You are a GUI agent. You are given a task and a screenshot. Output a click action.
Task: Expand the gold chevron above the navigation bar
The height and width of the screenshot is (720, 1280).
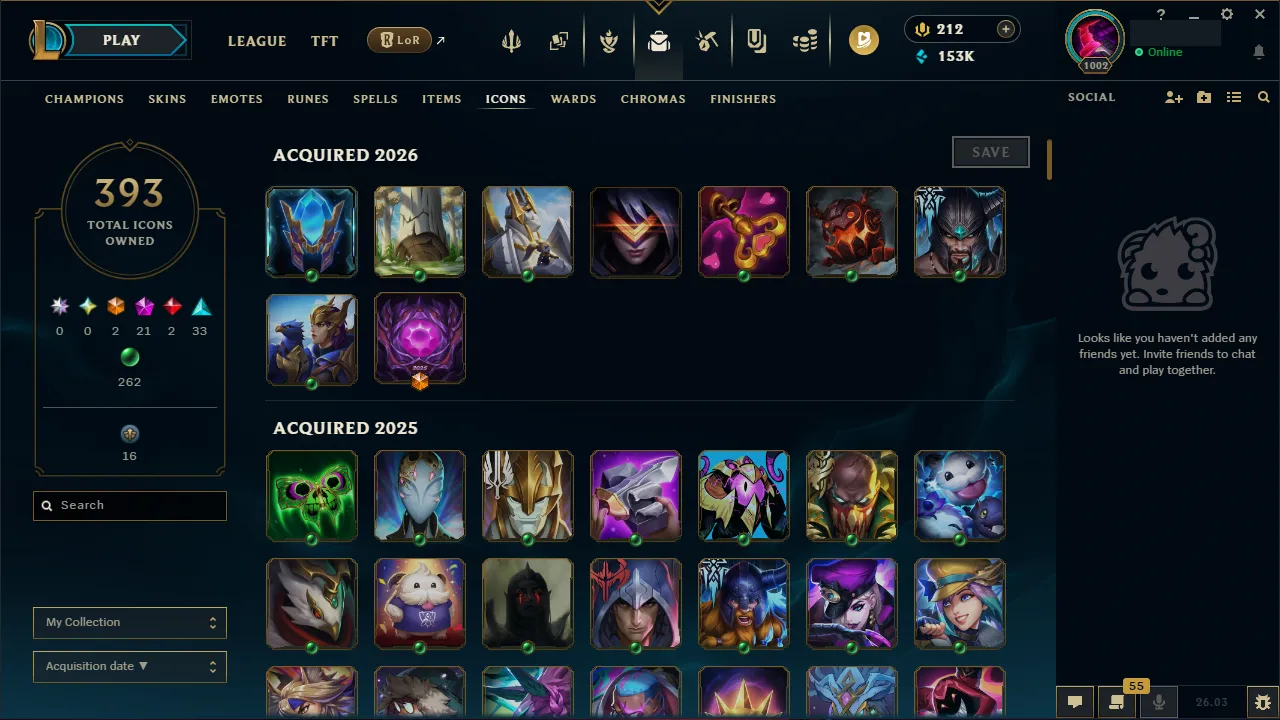pyautogui.click(x=659, y=5)
